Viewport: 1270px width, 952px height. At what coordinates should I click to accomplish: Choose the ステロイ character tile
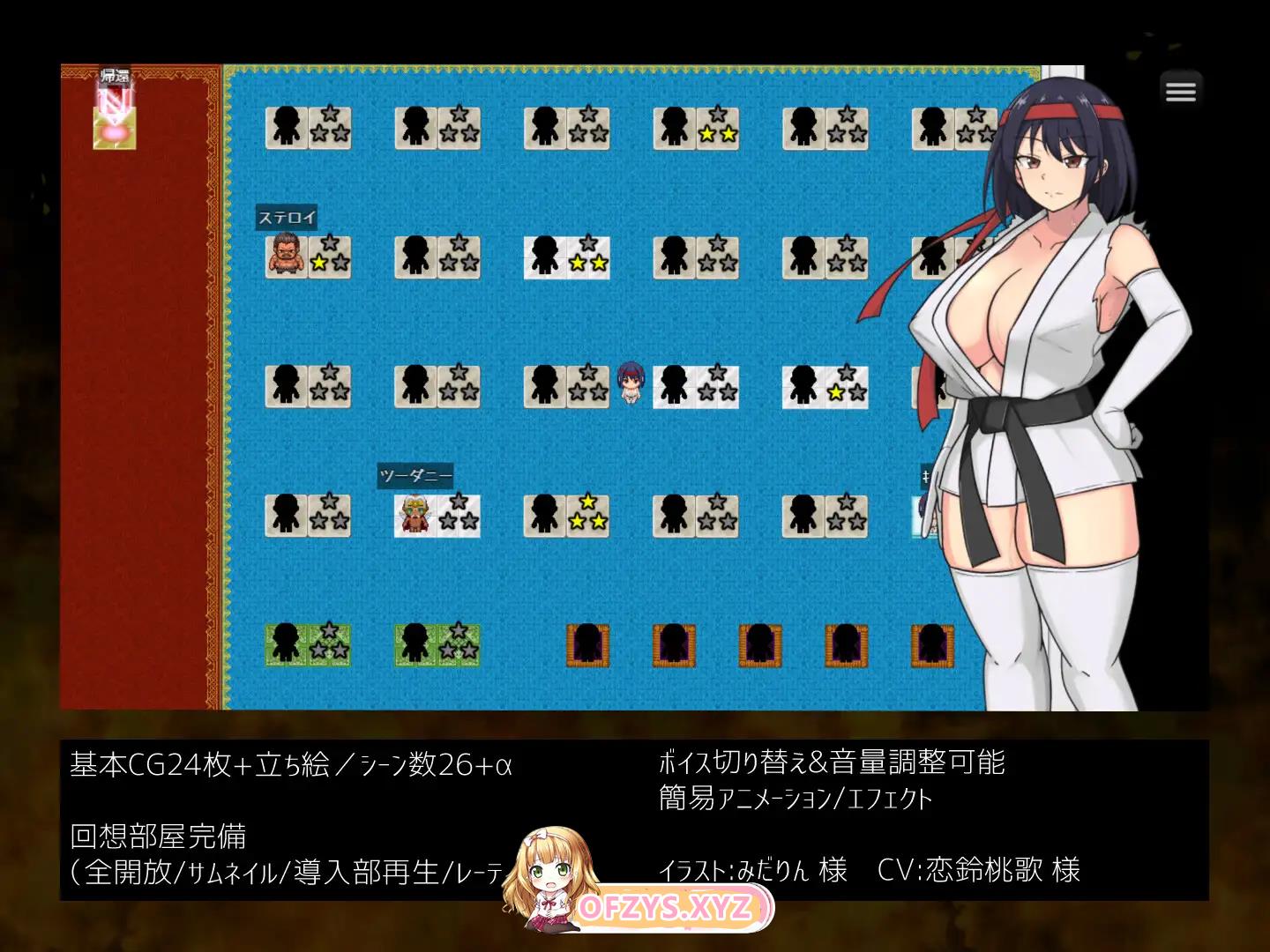click(x=286, y=256)
